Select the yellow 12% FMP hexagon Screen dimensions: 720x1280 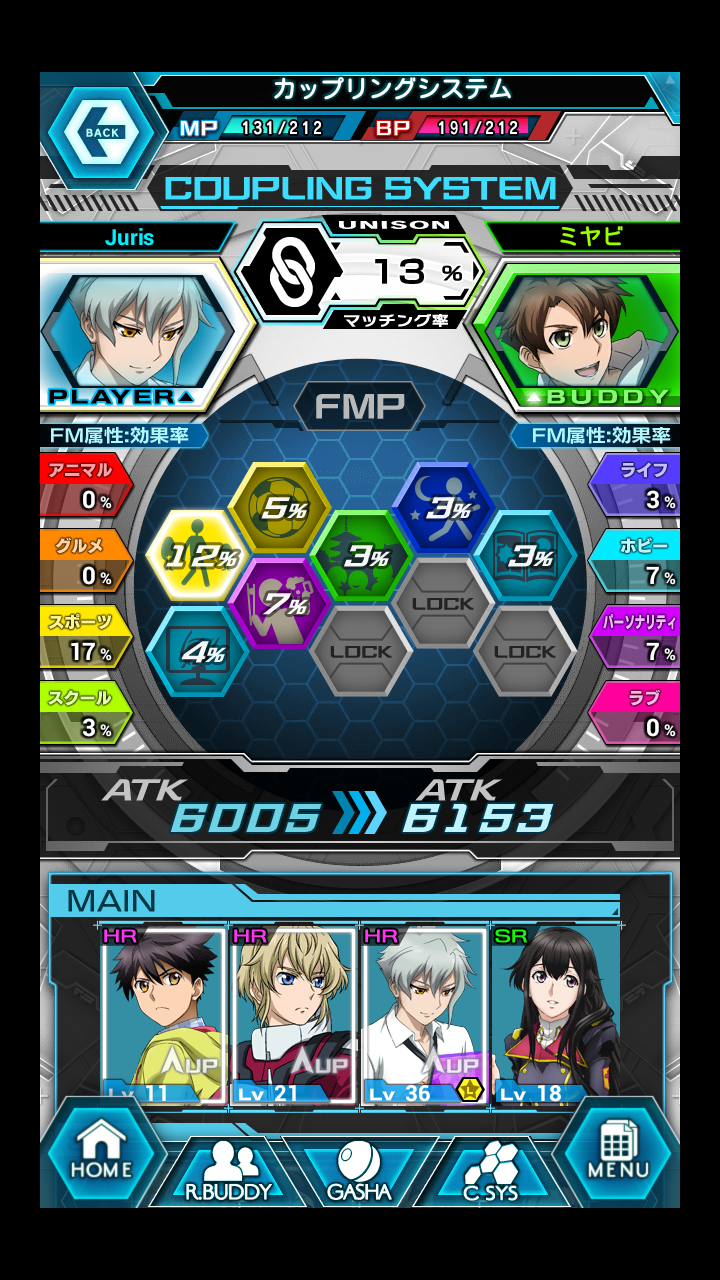tap(198, 556)
